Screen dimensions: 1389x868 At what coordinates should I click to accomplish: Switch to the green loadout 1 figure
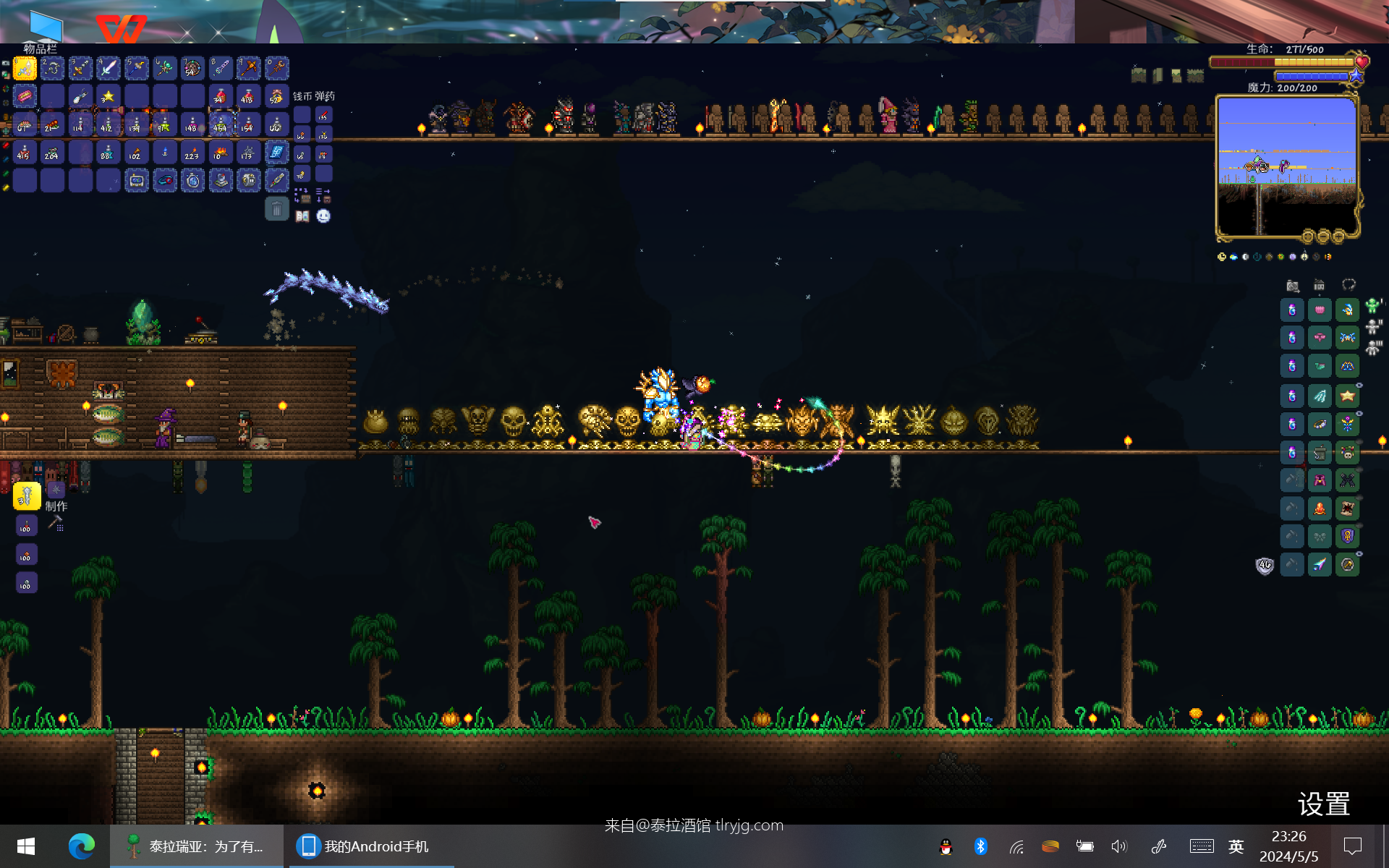pos(1372,307)
